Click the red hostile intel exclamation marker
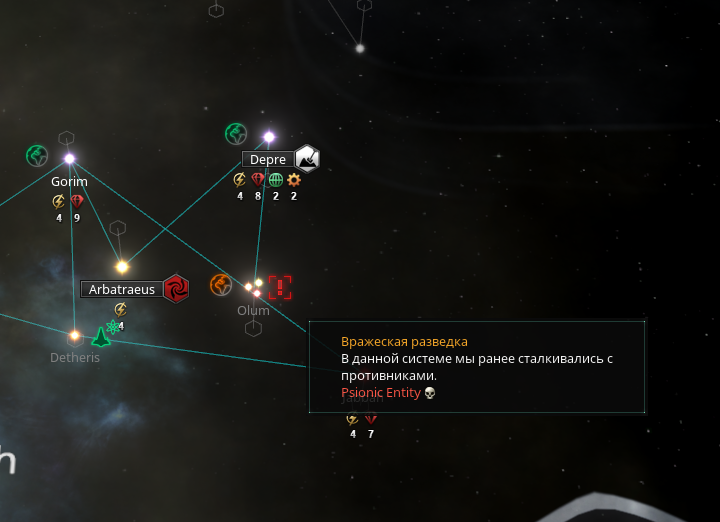The image size is (720, 522). tap(280, 287)
